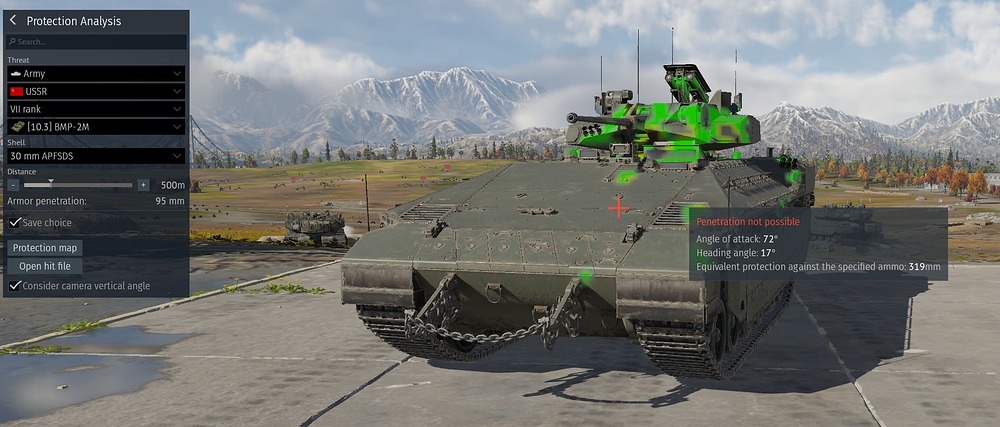Increase distance with the plus button

143,185
